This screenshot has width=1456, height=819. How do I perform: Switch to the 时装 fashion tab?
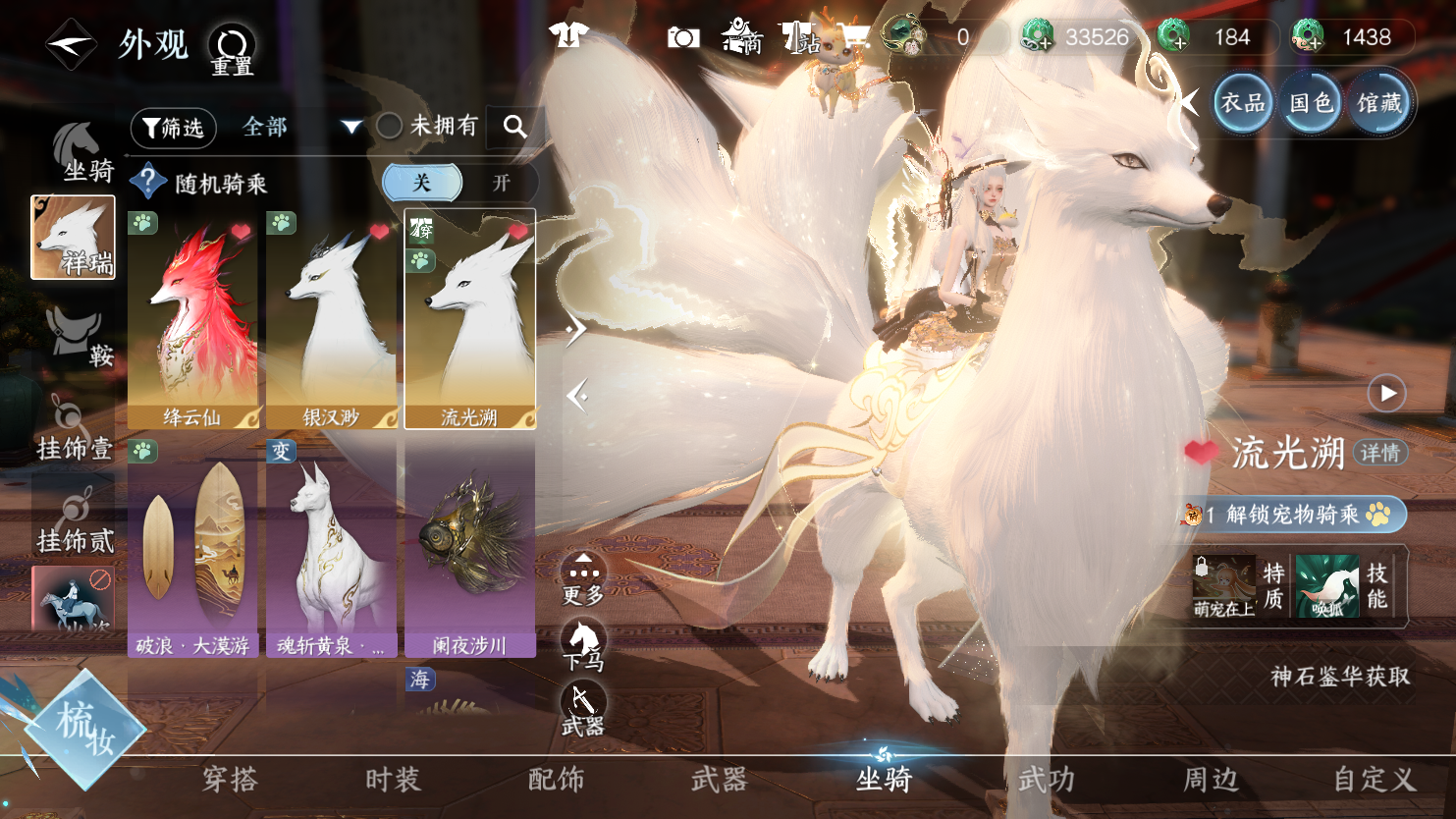[393, 780]
